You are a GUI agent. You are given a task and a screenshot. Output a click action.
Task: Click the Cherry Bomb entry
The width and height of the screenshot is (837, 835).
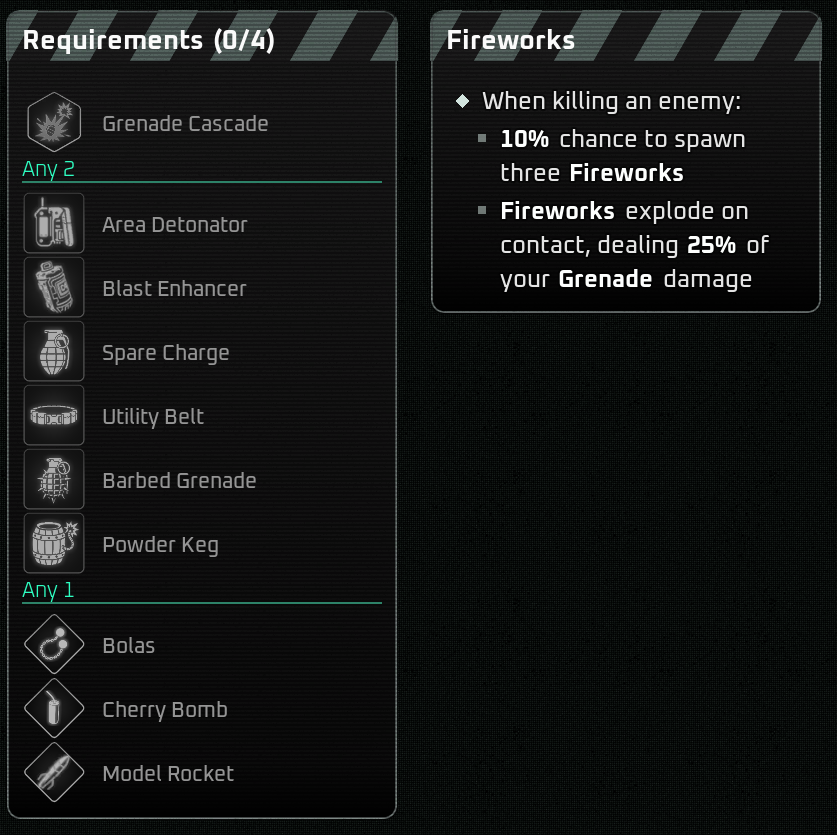tap(165, 710)
